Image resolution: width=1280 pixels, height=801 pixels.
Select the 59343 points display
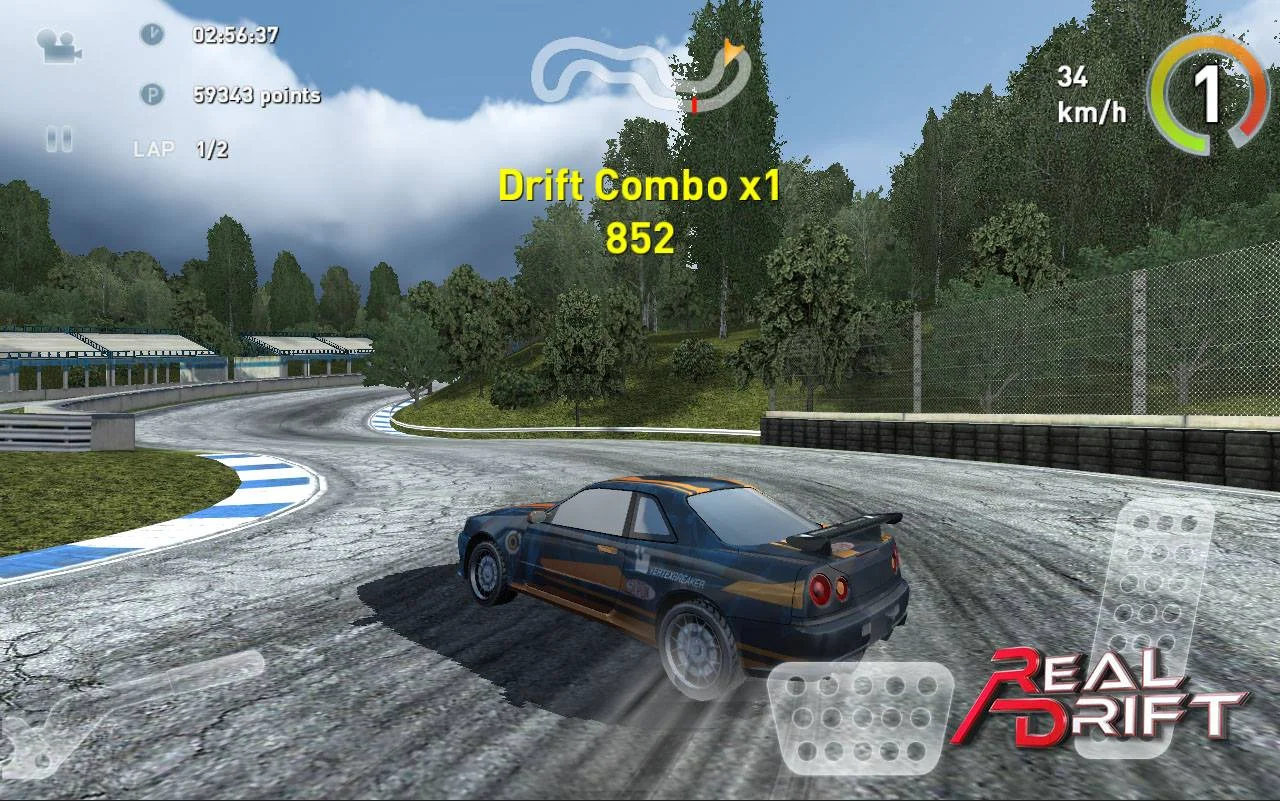point(254,96)
